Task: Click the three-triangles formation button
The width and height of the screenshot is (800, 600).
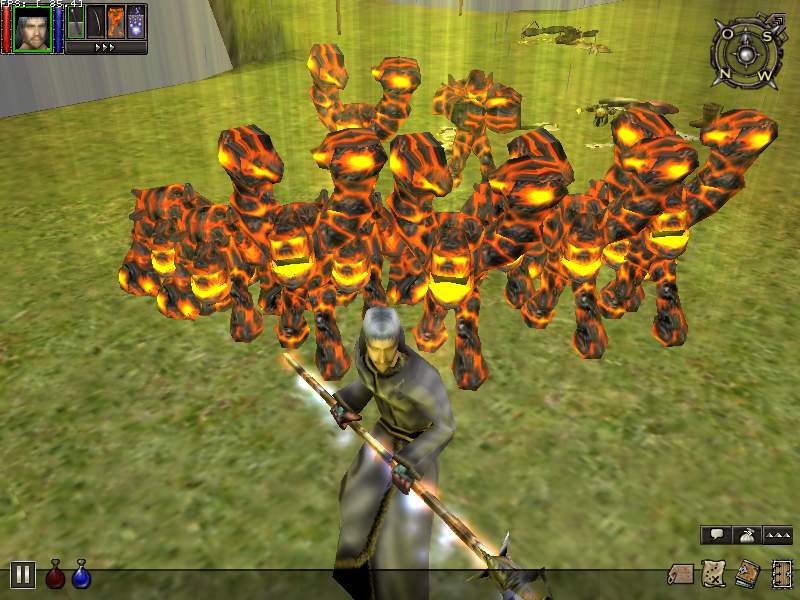Action: (777, 536)
